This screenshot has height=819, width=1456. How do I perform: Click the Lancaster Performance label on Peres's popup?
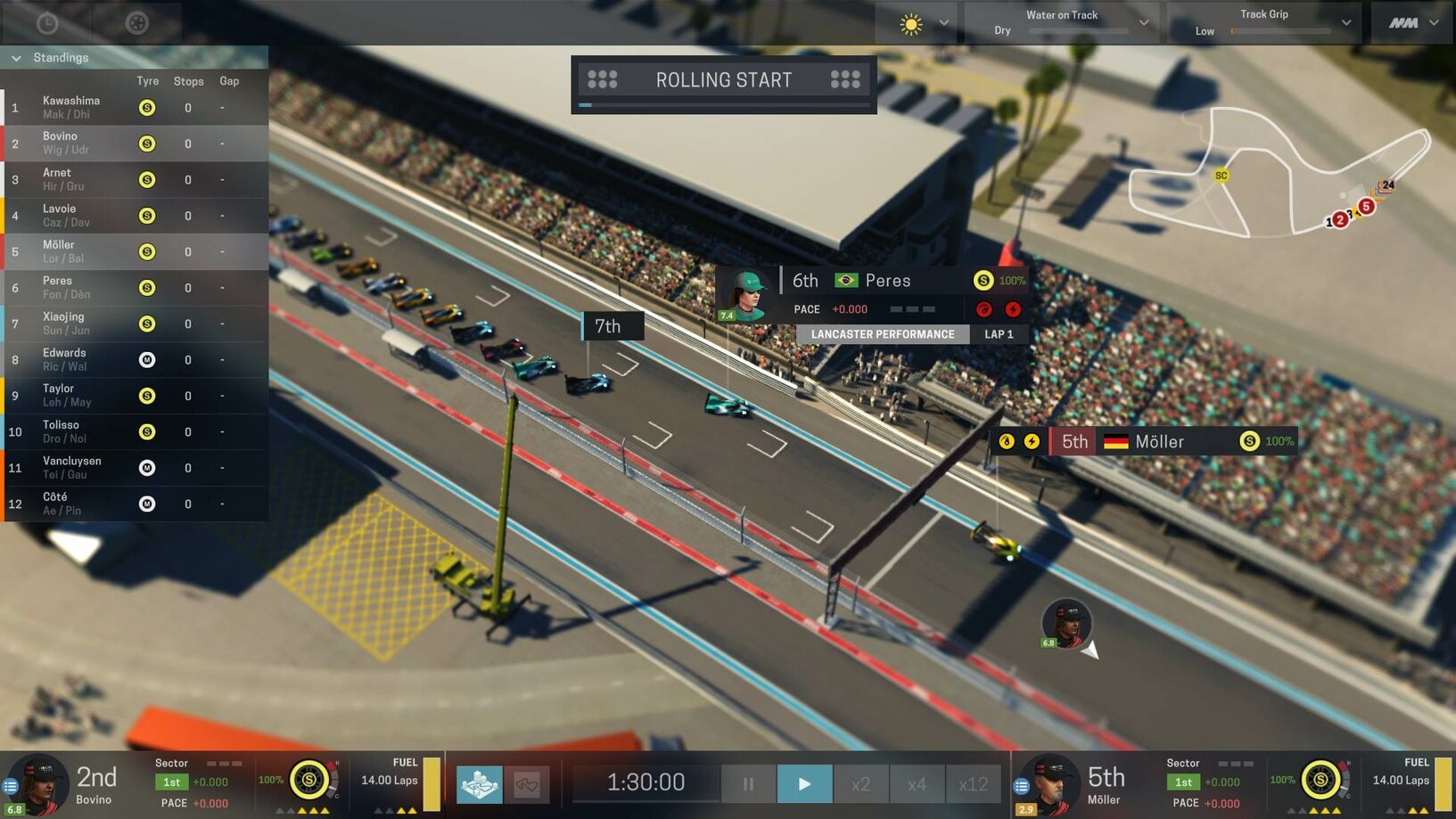click(884, 334)
